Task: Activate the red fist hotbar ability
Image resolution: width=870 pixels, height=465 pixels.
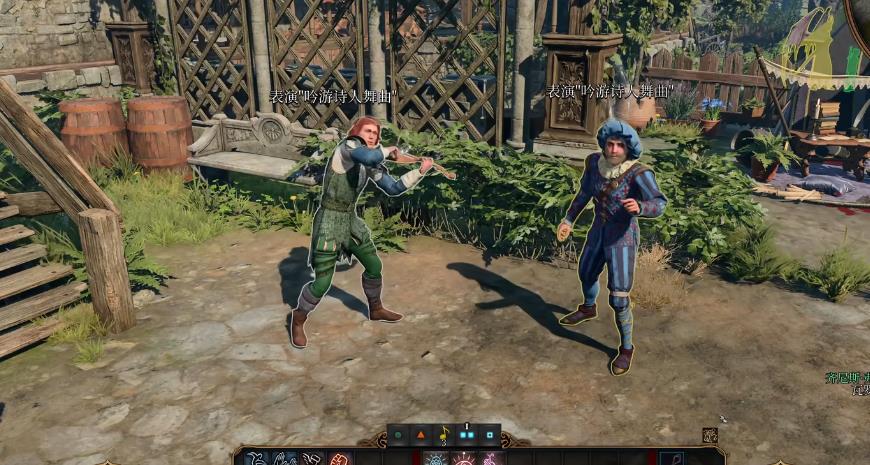Action: coord(340,459)
